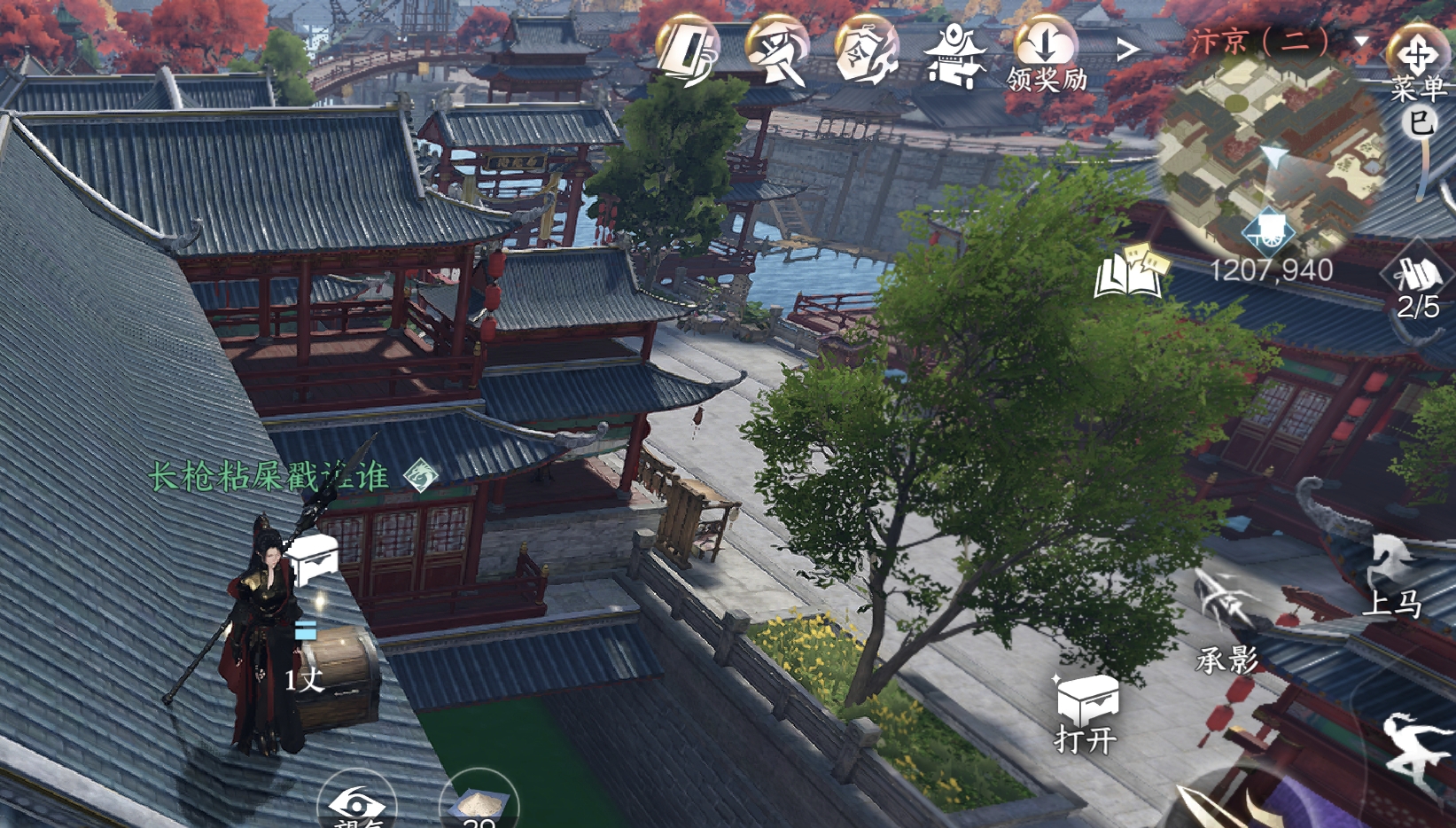Expand the top icon row arrow
This screenshot has height=828, width=1456.
pyautogui.click(x=1126, y=50)
